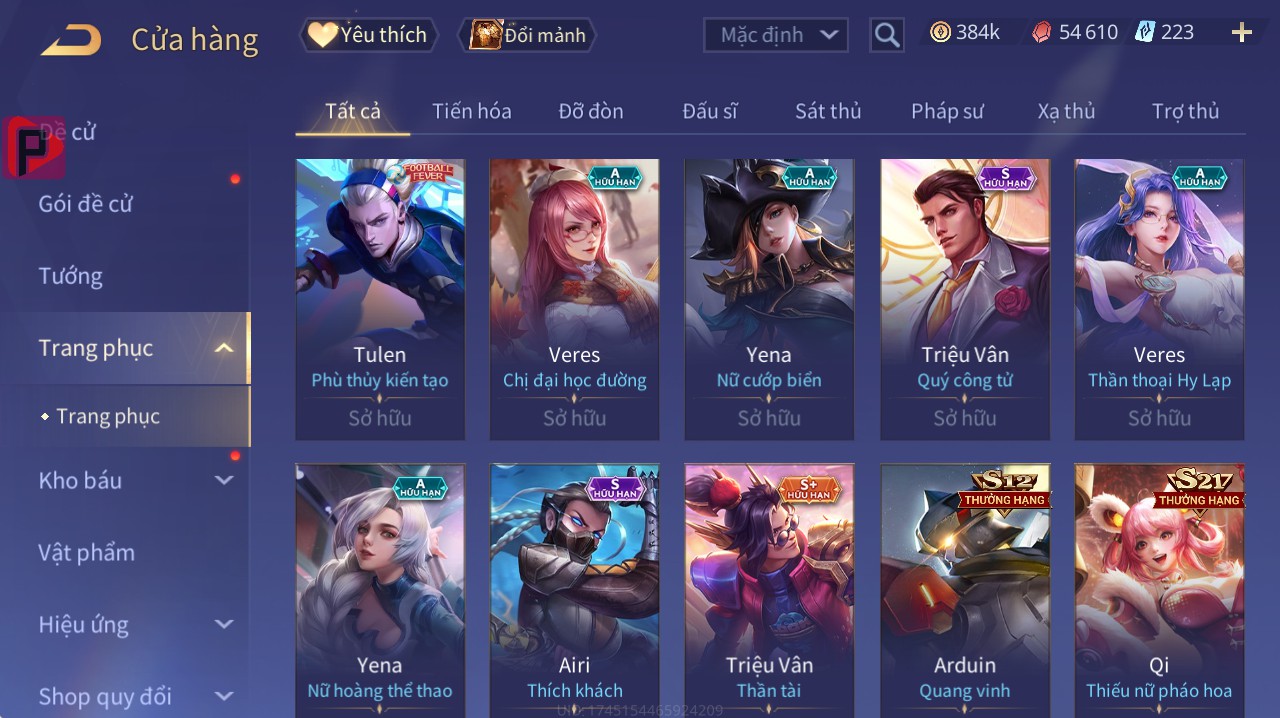Show the Pháp sư skins tab
Image resolution: width=1280 pixels, height=718 pixels.
coord(947,111)
